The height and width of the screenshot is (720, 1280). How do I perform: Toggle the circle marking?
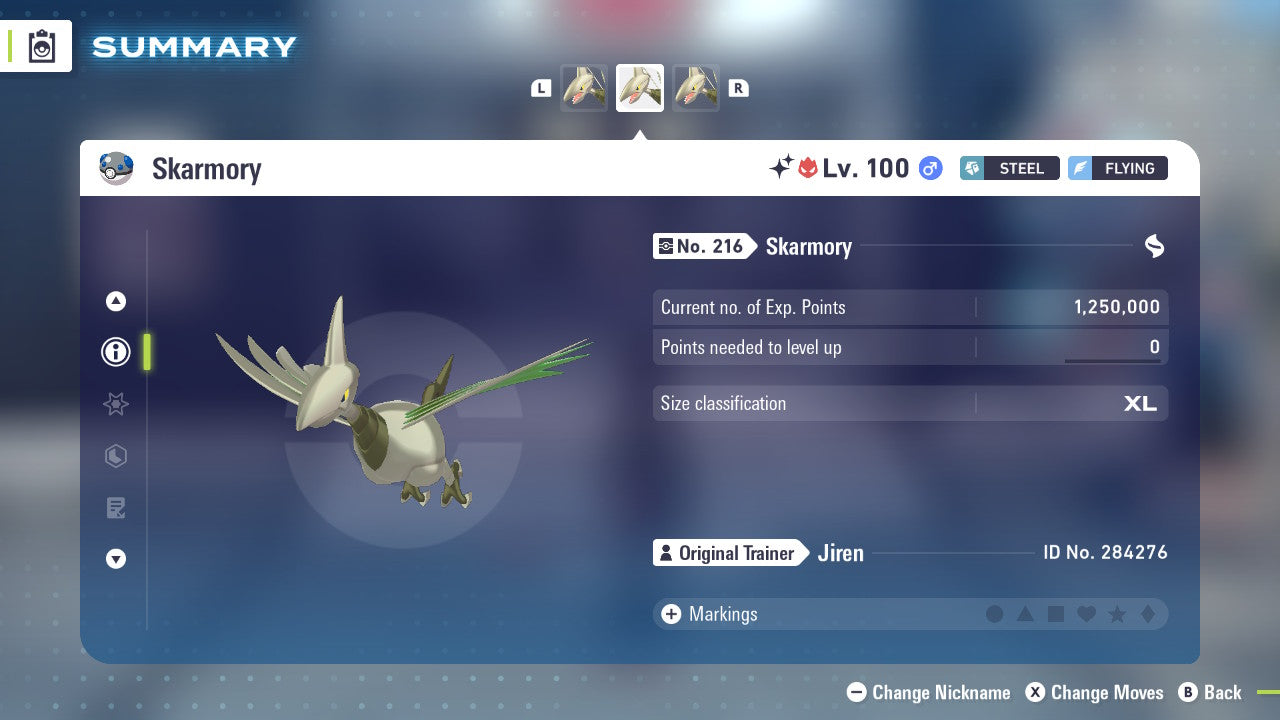(995, 614)
